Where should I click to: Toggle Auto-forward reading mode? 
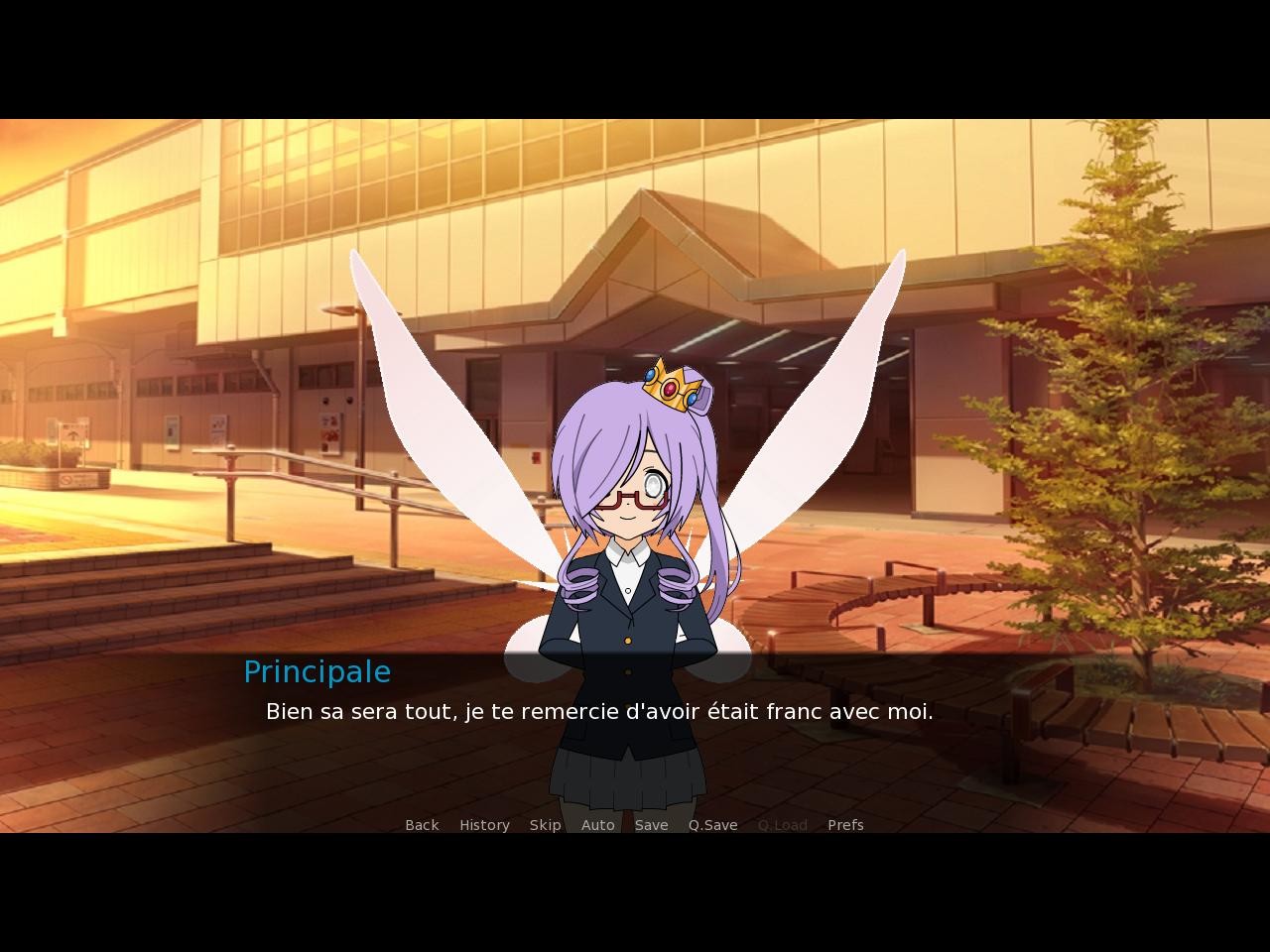pos(597,824)
